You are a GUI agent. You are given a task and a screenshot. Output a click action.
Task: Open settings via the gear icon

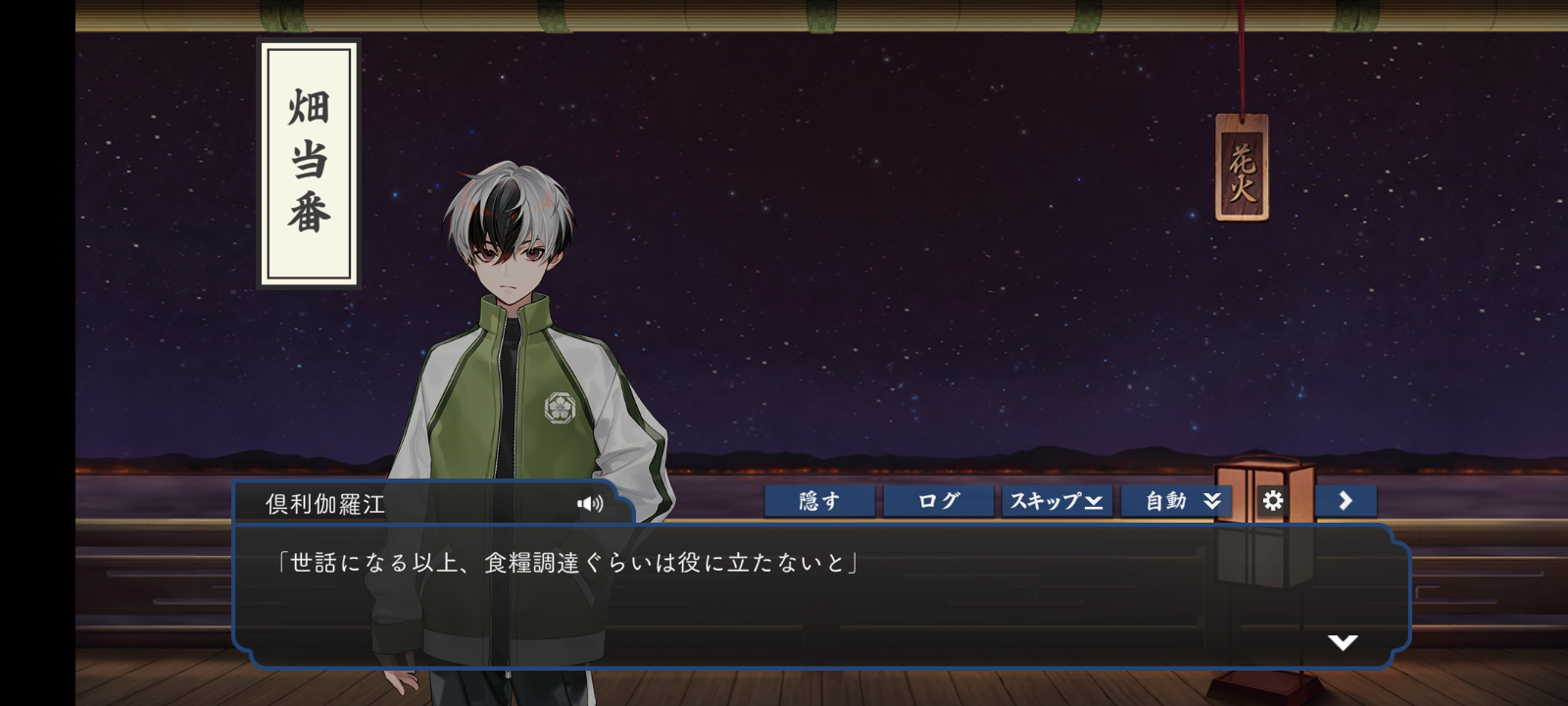[1272, 501]
